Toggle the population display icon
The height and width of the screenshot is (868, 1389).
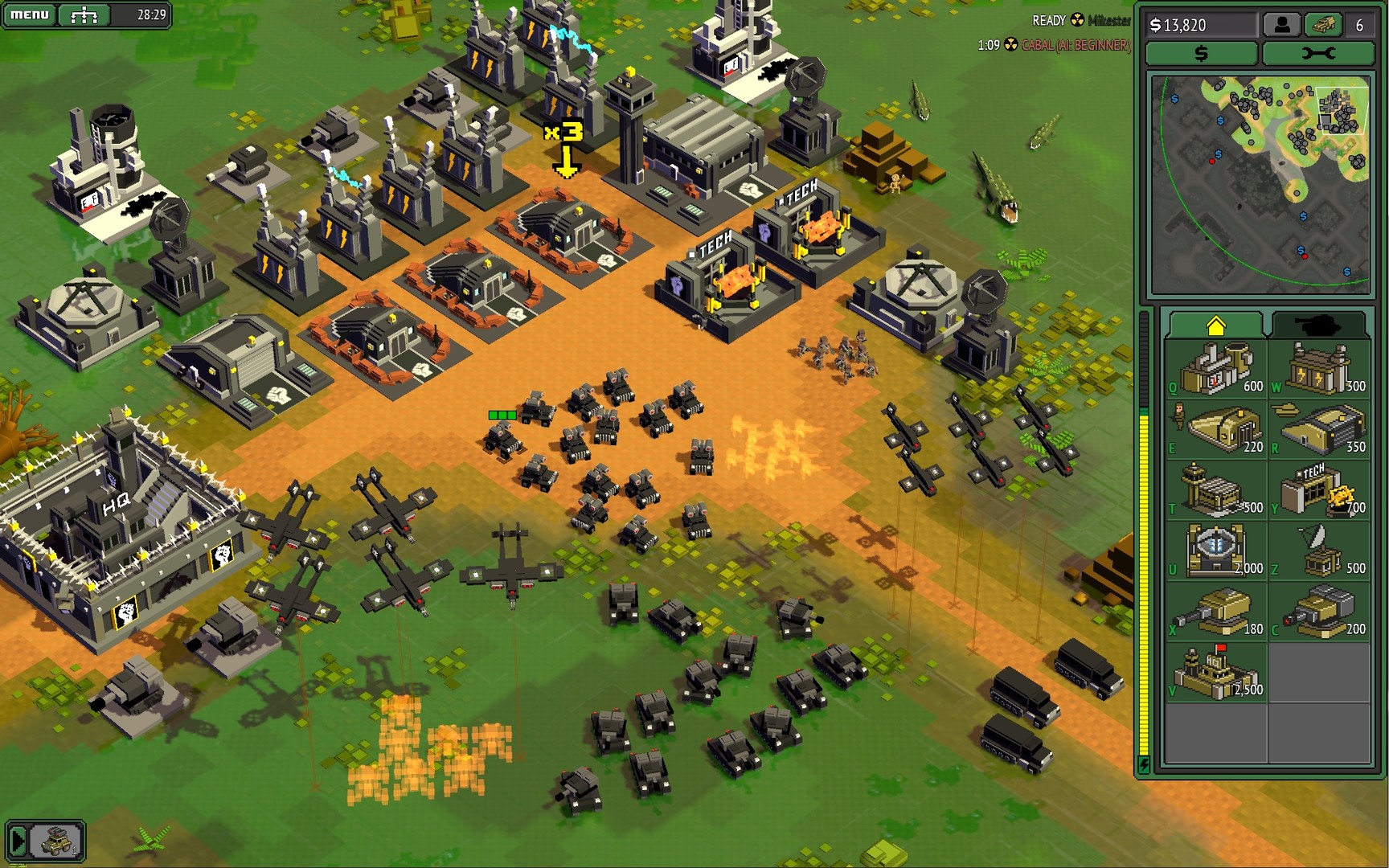pyautogui.click(x=1280, y=25)
